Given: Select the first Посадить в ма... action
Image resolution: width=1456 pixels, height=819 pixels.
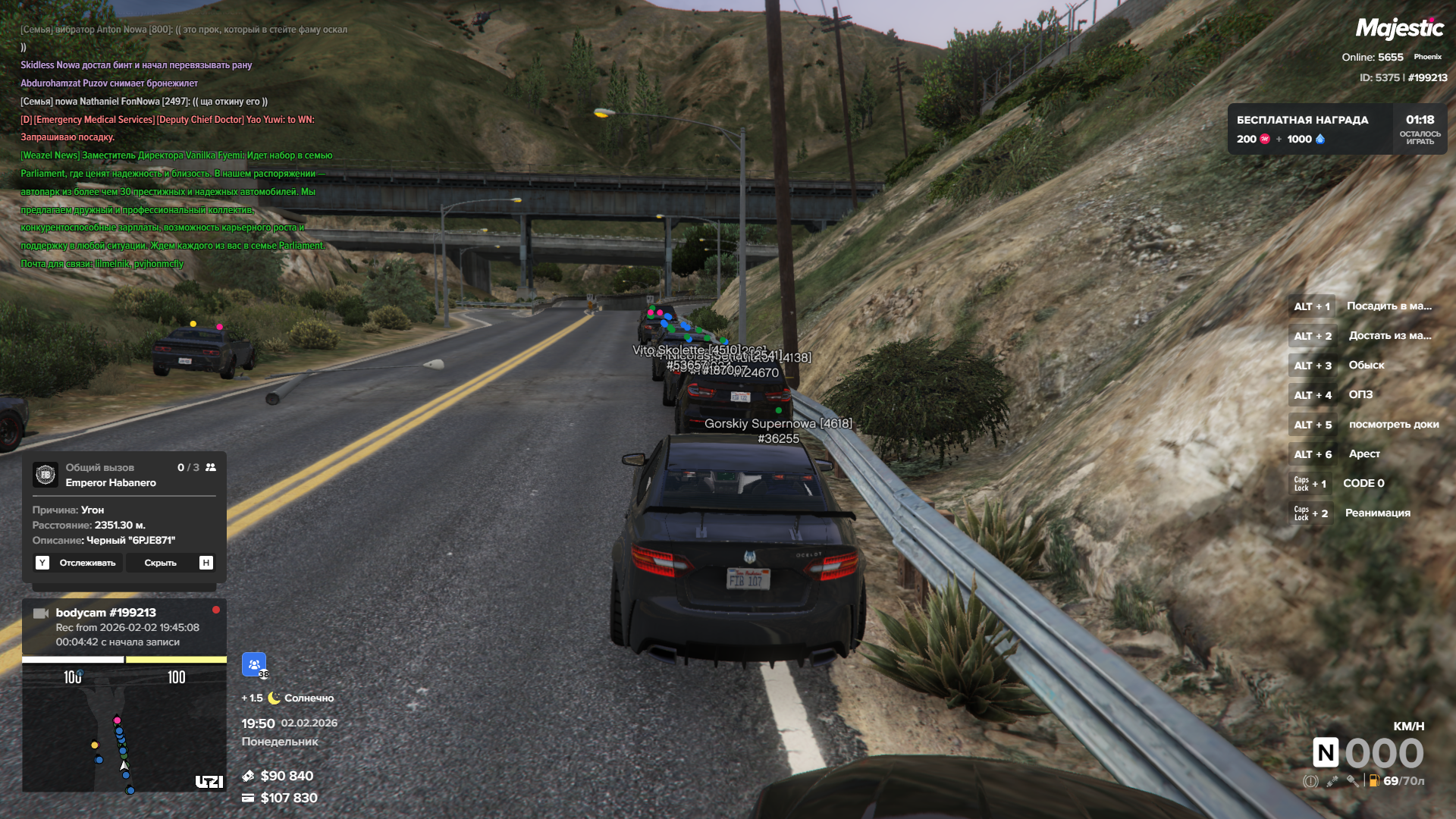Looking at the screenshot, I should [x=1389, y=306].
